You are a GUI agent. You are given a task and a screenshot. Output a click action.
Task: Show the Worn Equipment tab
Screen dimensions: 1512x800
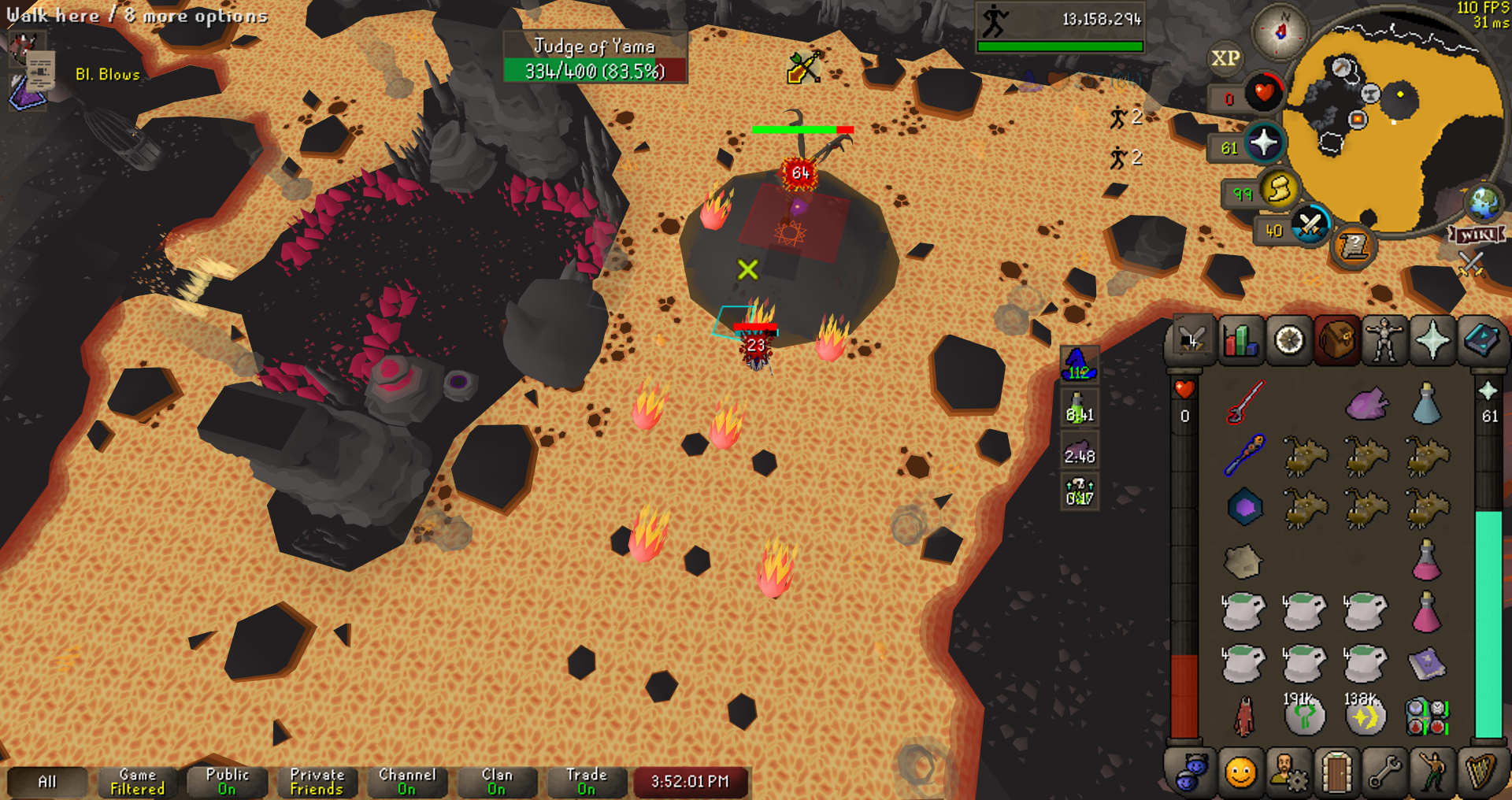click(1384, 341)
